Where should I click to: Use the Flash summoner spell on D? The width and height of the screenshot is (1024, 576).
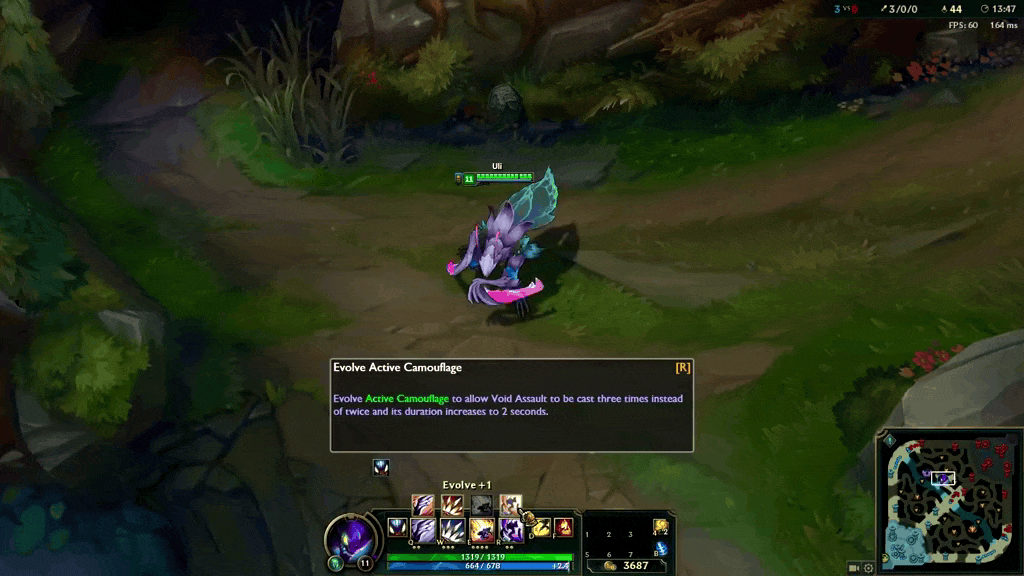coord(541,527)
